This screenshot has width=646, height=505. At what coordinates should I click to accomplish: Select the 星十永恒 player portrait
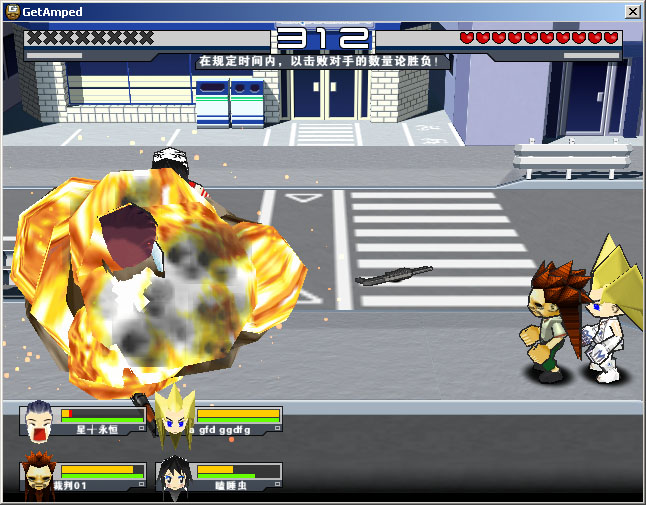[38, 423]
